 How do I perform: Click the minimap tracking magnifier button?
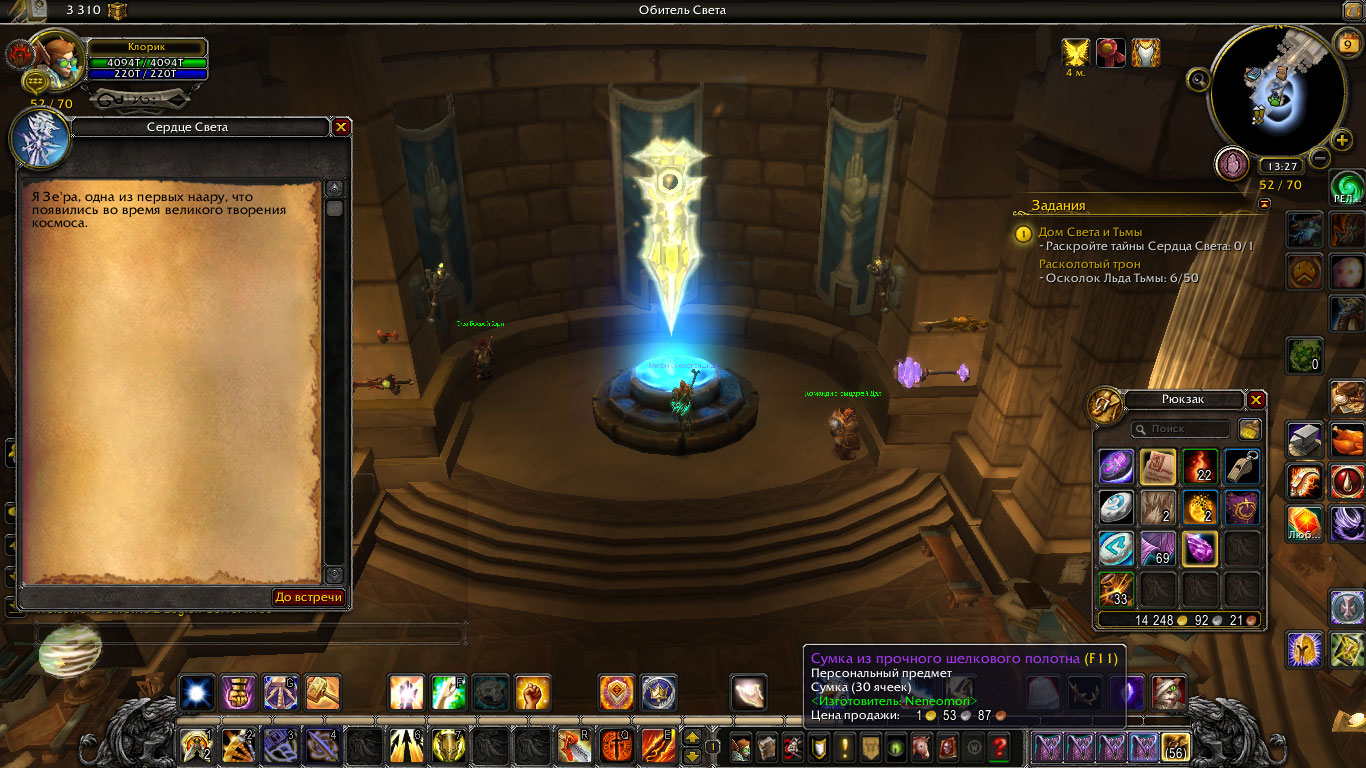coord(1200,79)
